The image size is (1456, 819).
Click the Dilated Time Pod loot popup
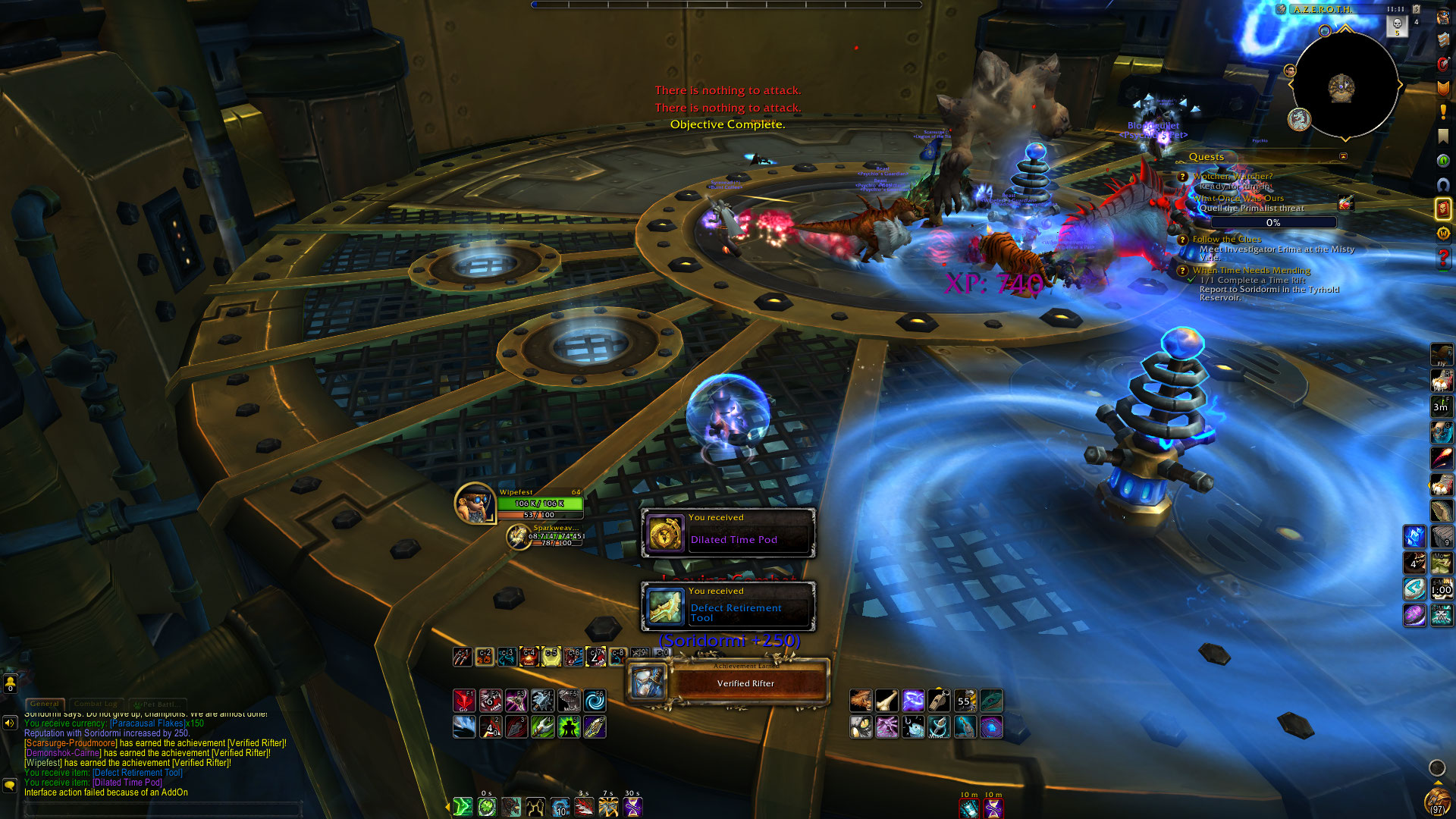[x=728, y=533]
